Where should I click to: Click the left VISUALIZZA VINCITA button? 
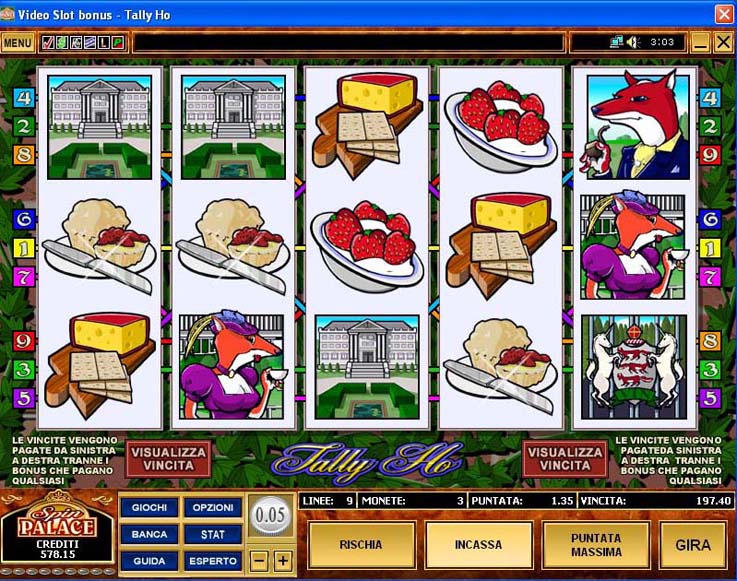[x=169, y=461]
